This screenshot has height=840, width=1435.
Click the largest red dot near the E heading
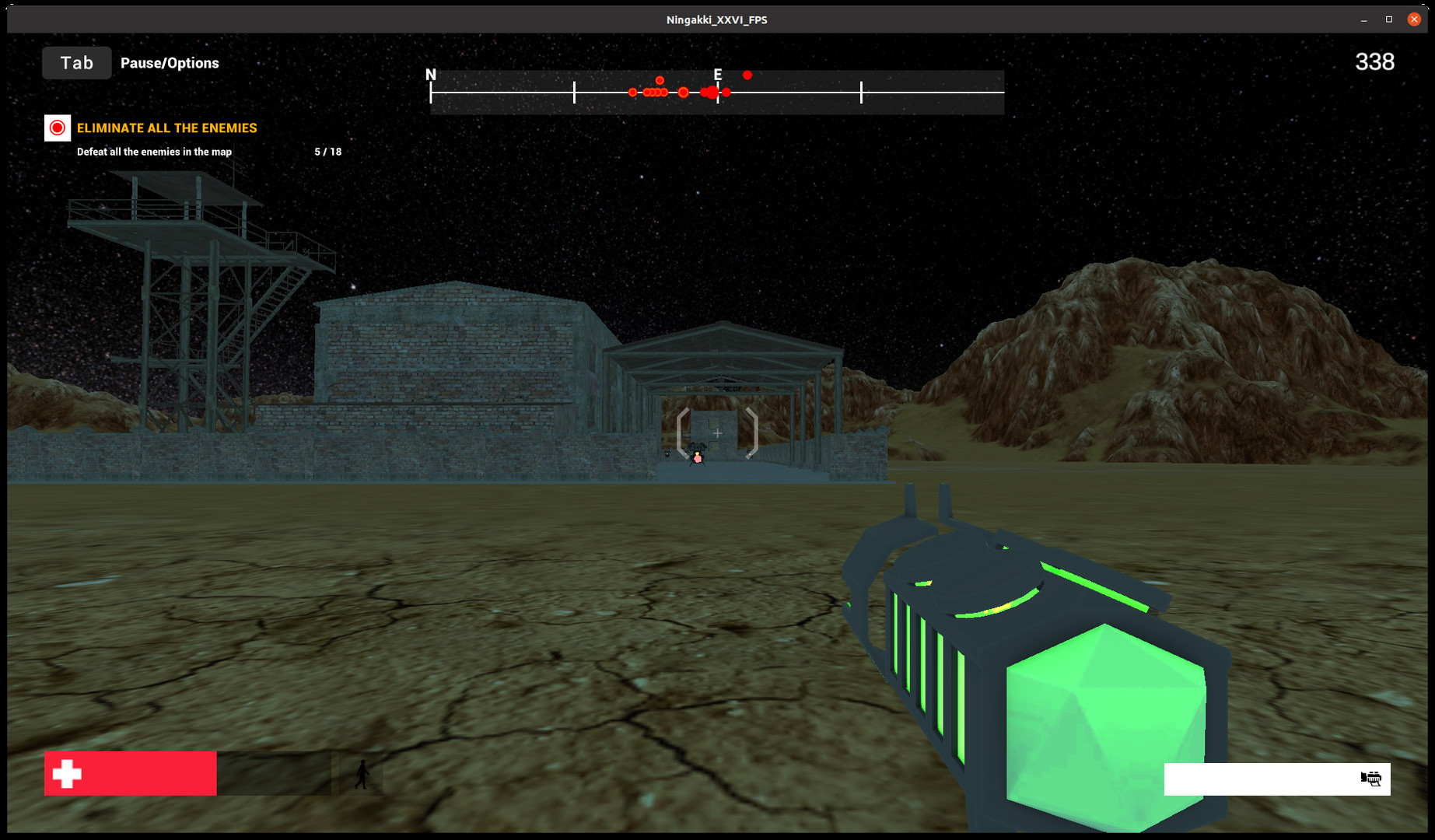pyautogui.click(x=712, y=92)
